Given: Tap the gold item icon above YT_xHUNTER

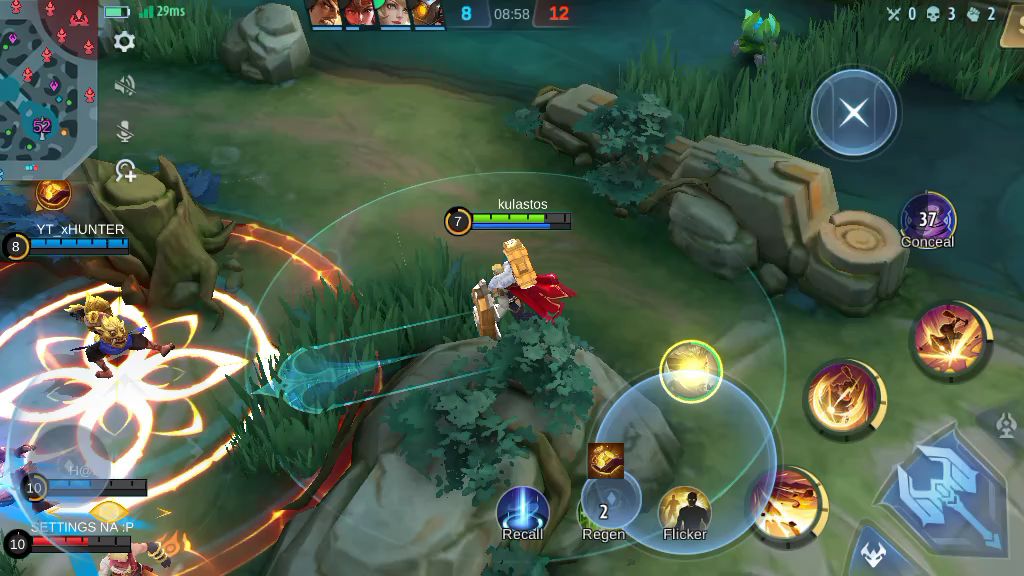Looking at the screenshot, I should point(53,192).
